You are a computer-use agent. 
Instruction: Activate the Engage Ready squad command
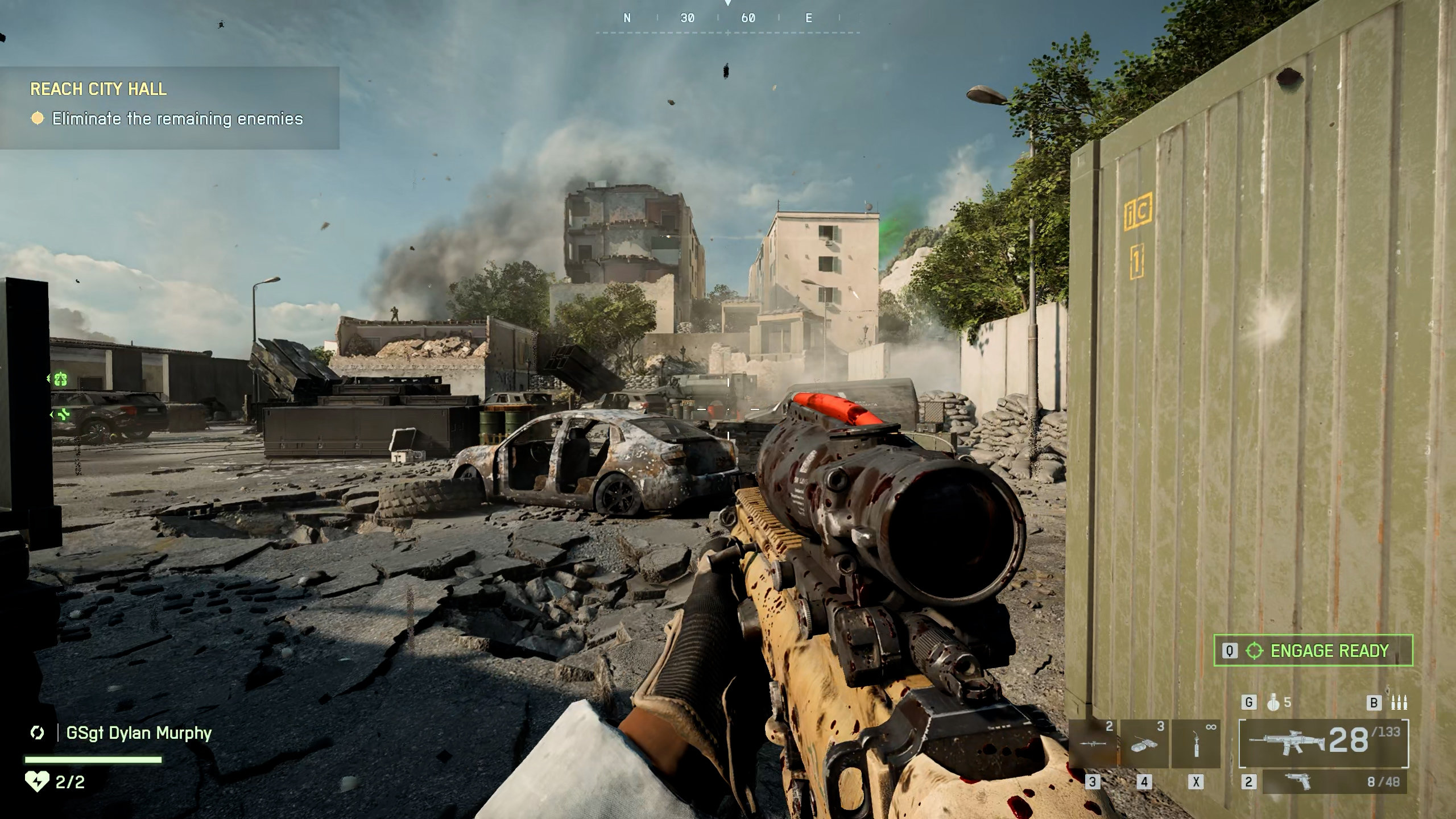pyautogui.click(x=1313, y=651)
